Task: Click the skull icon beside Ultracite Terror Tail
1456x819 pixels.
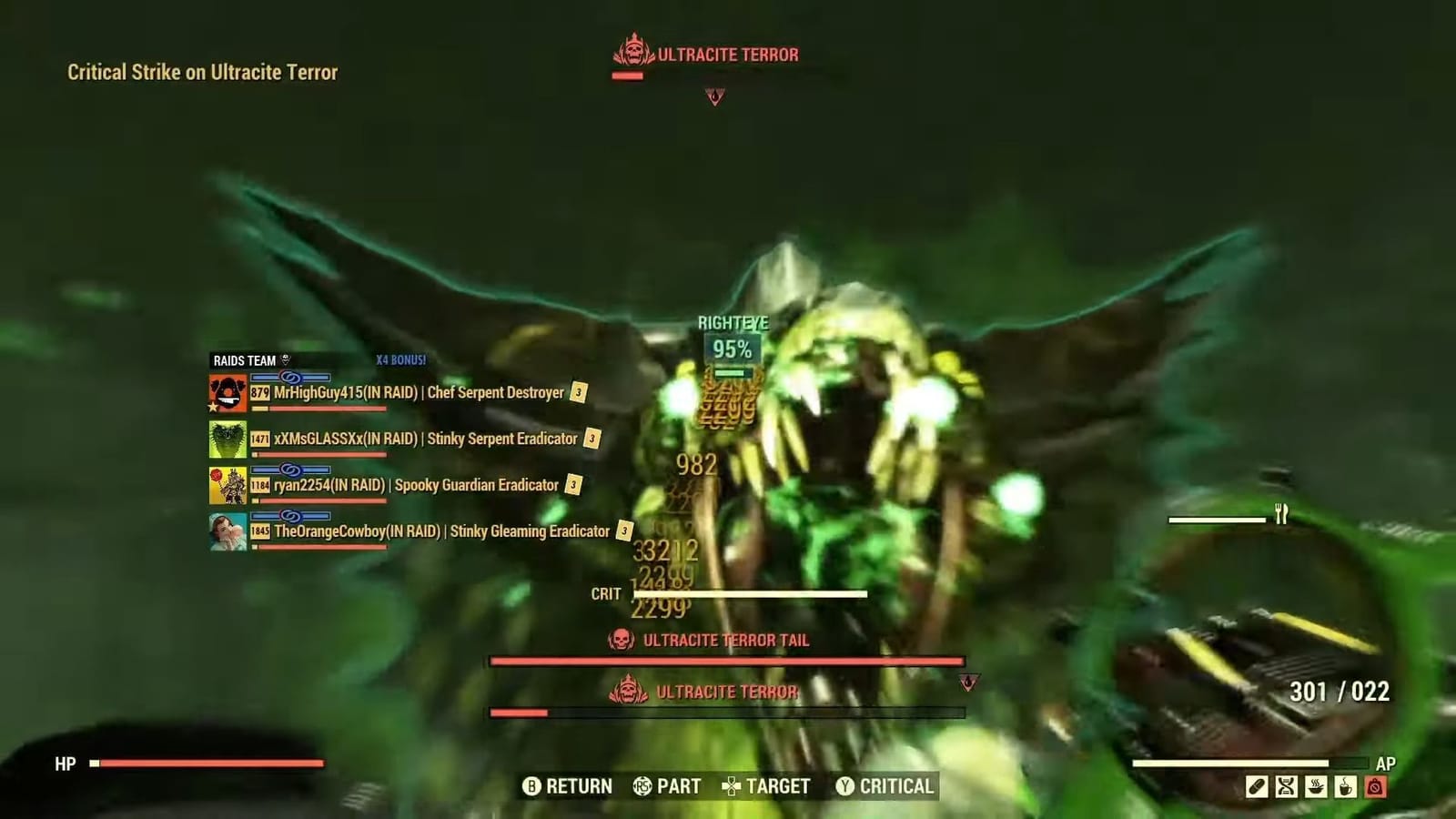Action: coord(619,641)
